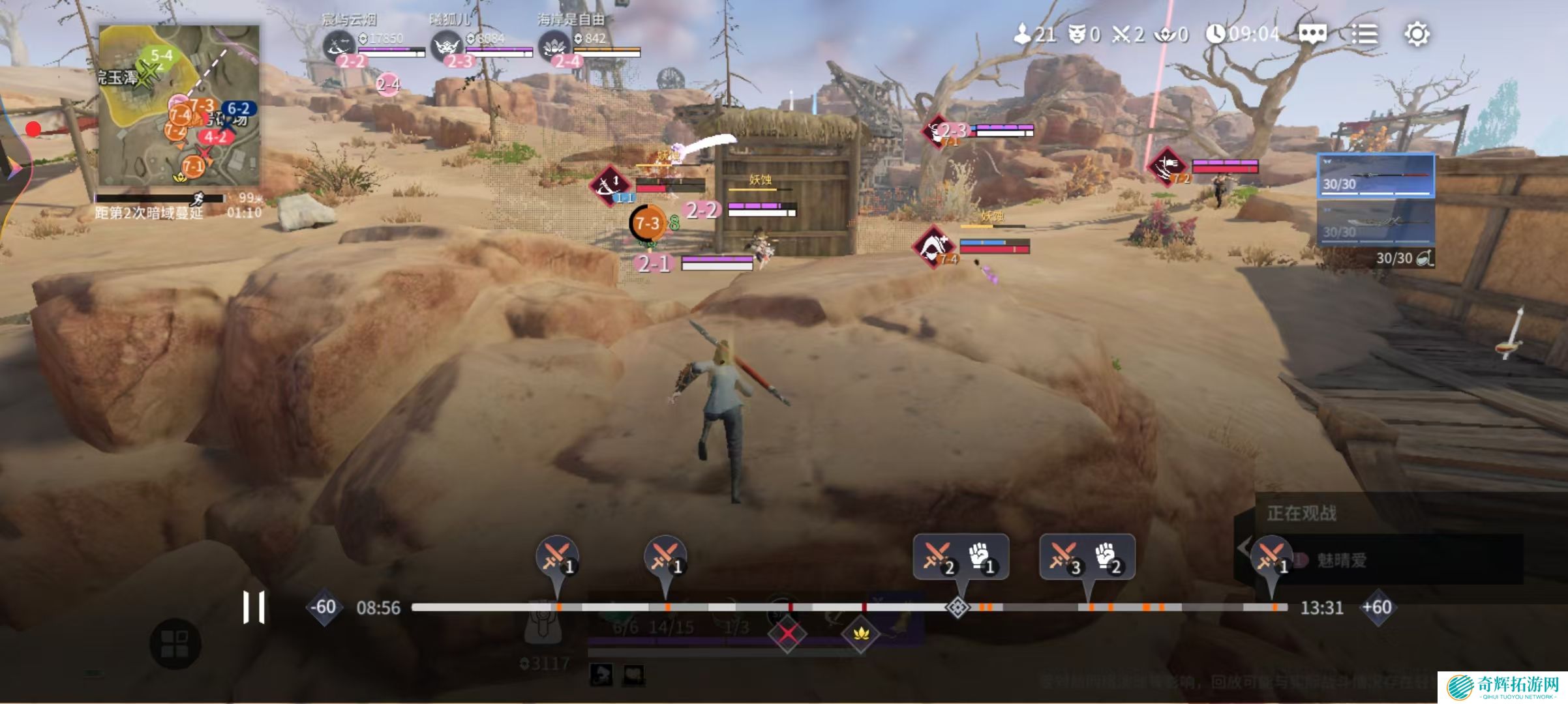
Task: Open the list menu icon
Action: [1364, 34]
